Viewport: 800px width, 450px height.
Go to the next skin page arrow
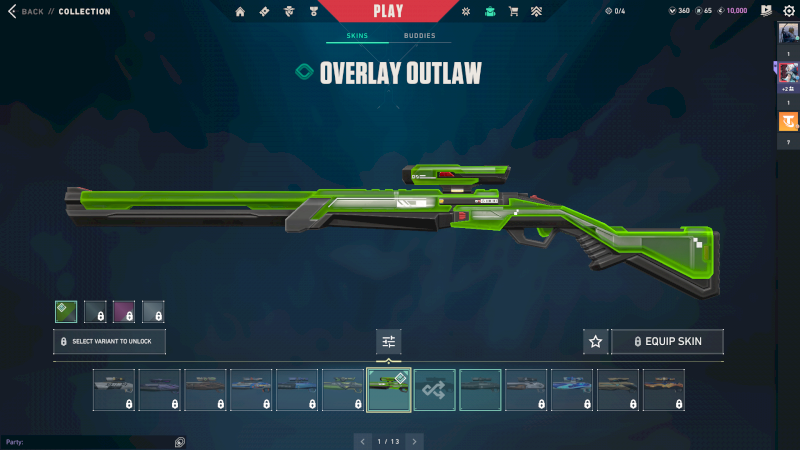click(414, 441)
